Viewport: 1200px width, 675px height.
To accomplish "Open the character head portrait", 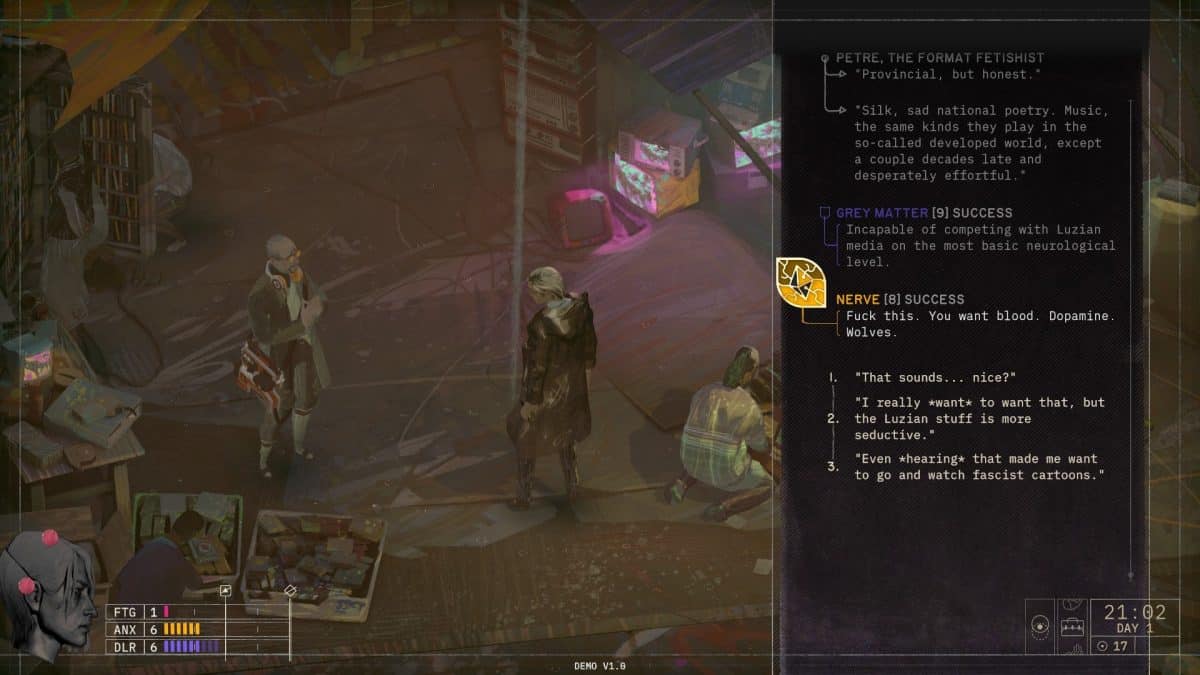I will (x=47, y=593).
